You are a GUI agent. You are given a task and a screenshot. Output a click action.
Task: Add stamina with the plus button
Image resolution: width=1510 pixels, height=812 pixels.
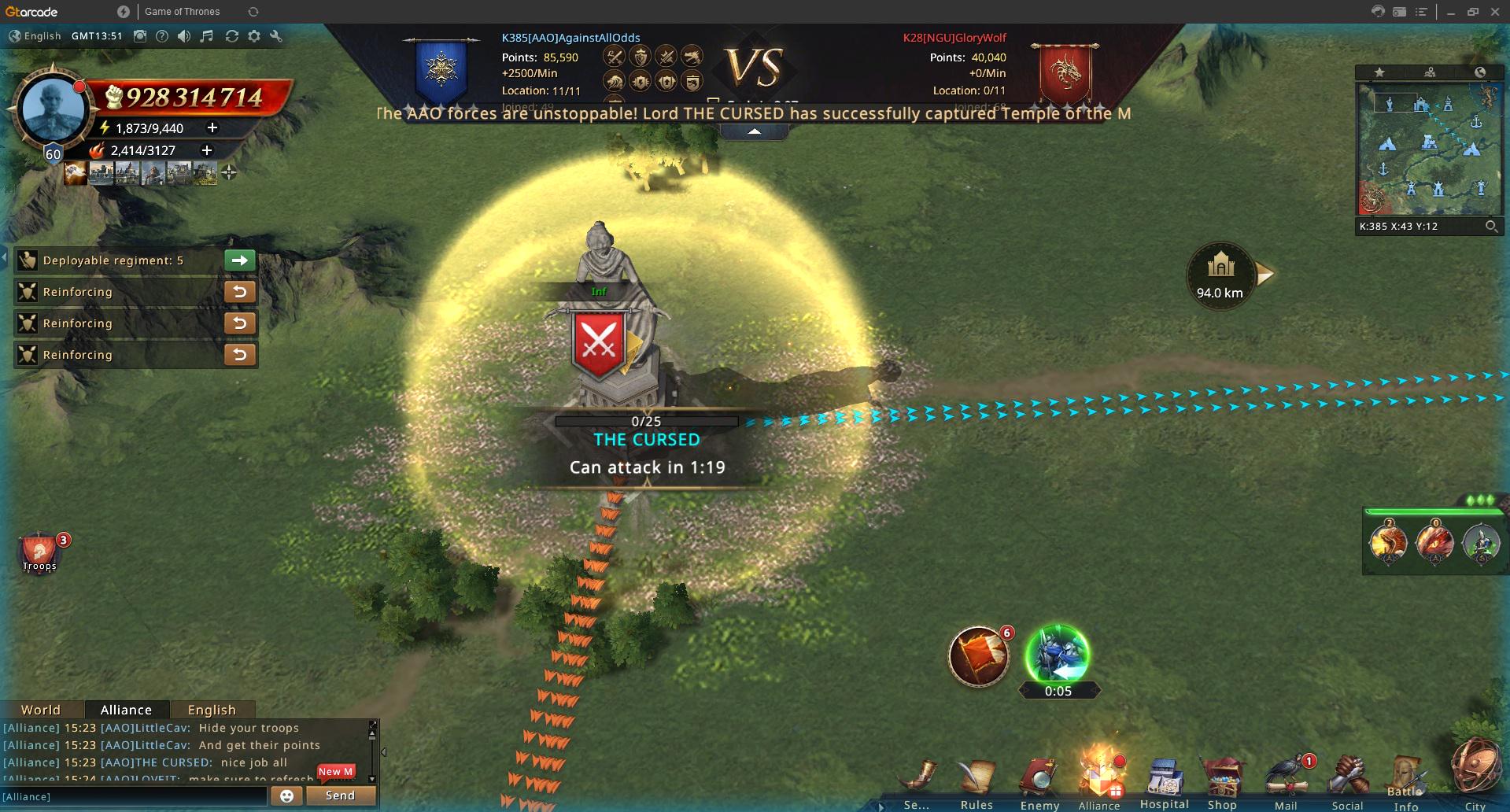point(212,127)
